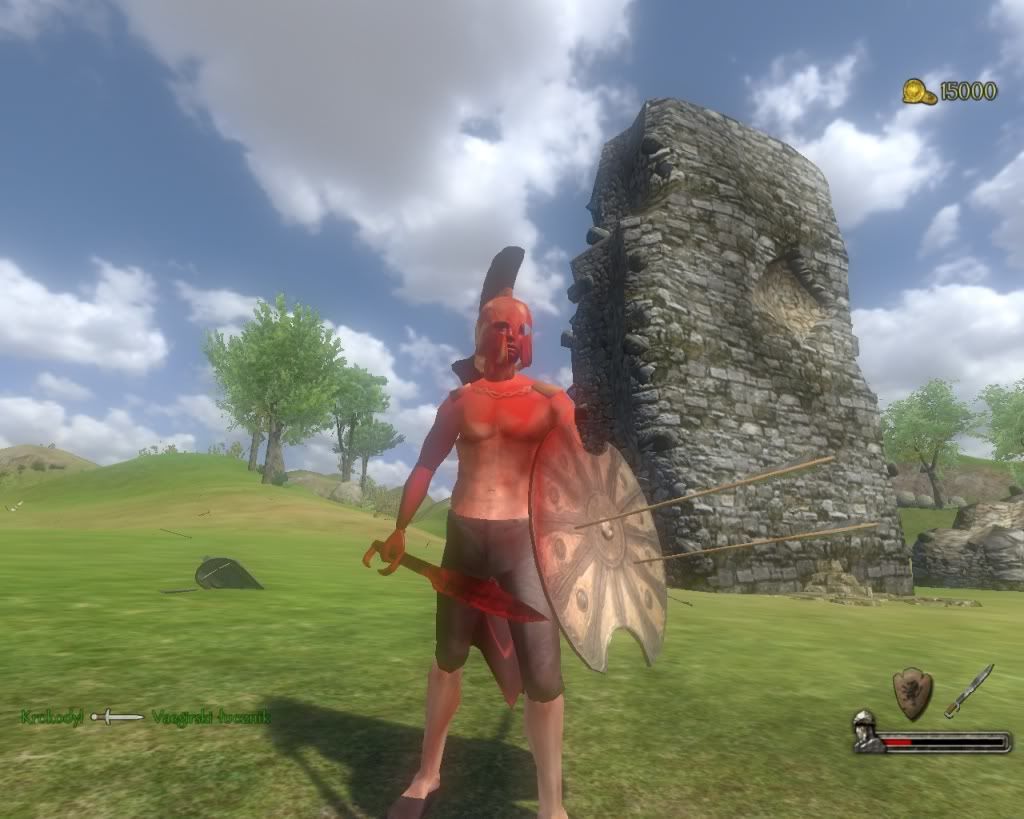The height and width of the screenshot is (819, 1024).
Task: Select the equipped blade weapon icon
Action: click(968, 690)
